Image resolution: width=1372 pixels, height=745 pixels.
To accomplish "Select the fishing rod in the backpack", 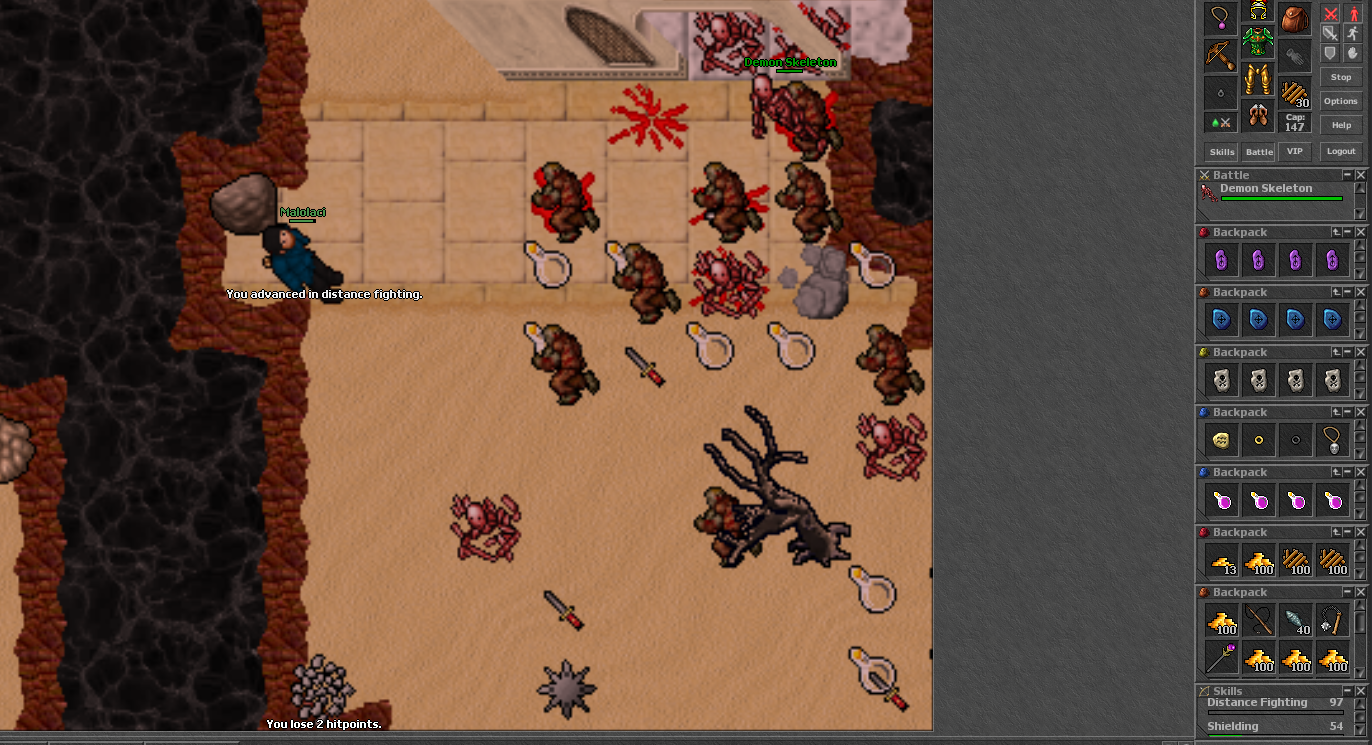I will (1258, 621).
